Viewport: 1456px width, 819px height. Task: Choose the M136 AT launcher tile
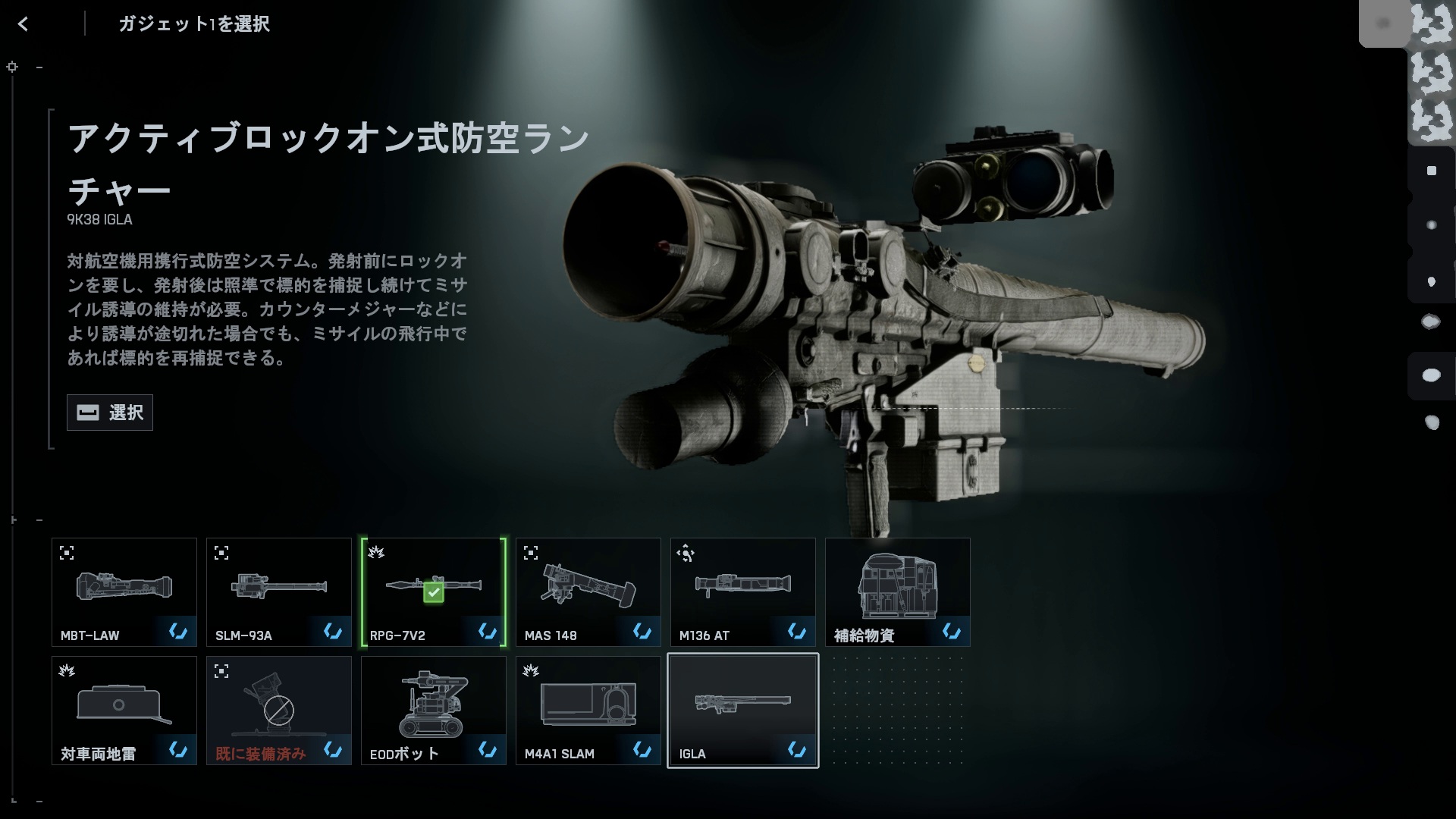pyautogui.click(x=743, y=592)
